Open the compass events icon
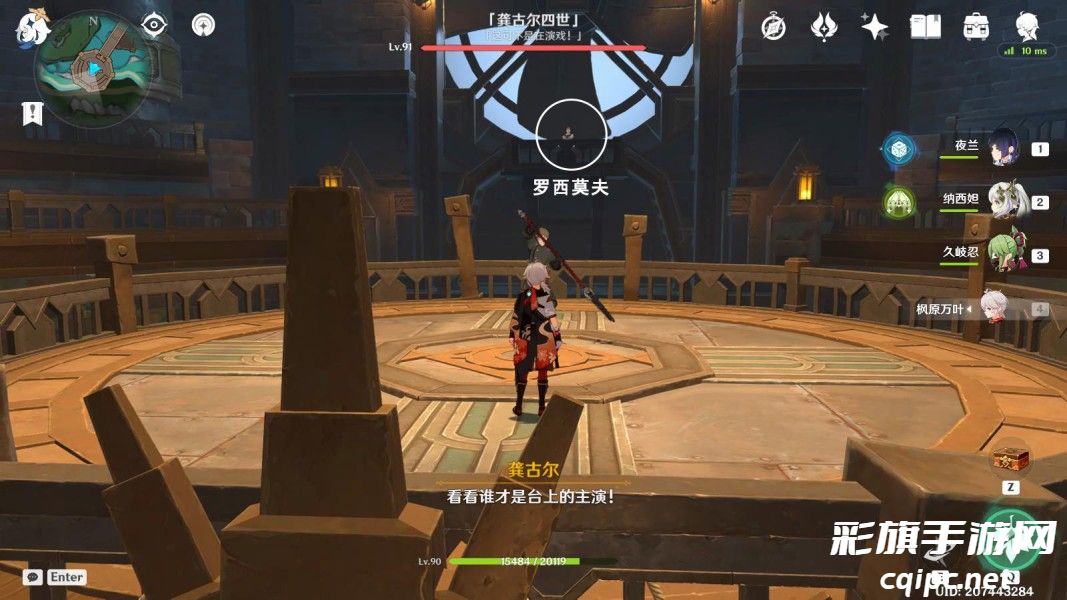Screen dimensions: 1067x600 click(x=773, y=27)
